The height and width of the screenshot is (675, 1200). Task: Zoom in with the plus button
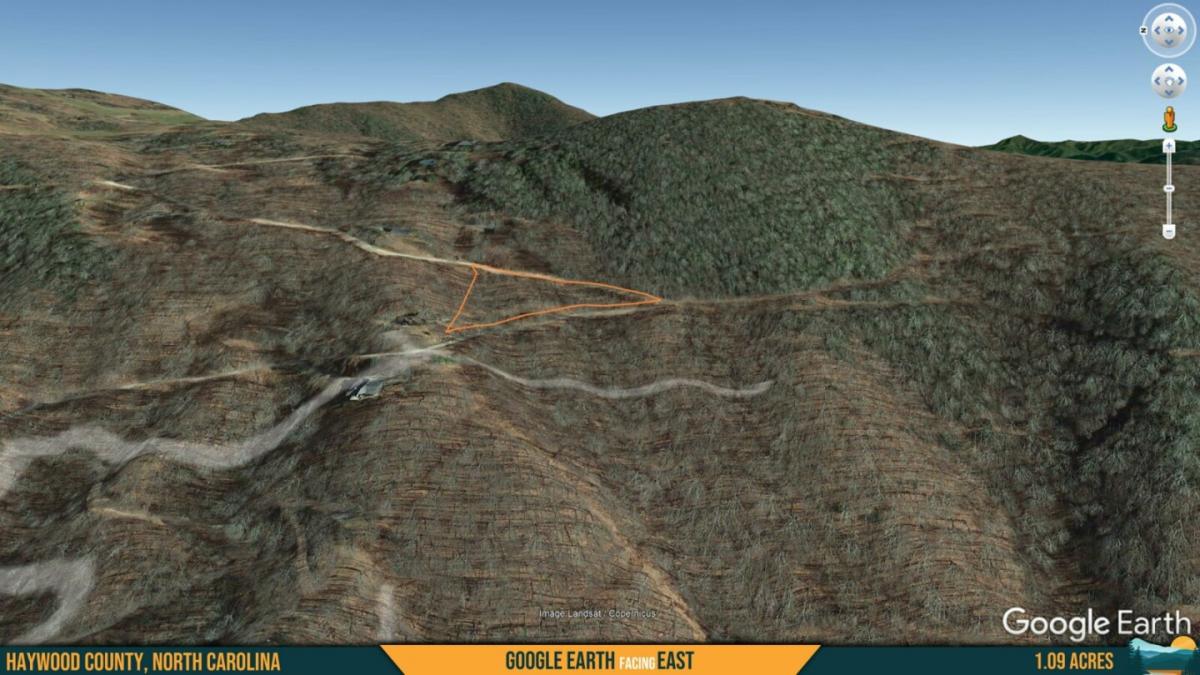click(x=1168, y=147)
